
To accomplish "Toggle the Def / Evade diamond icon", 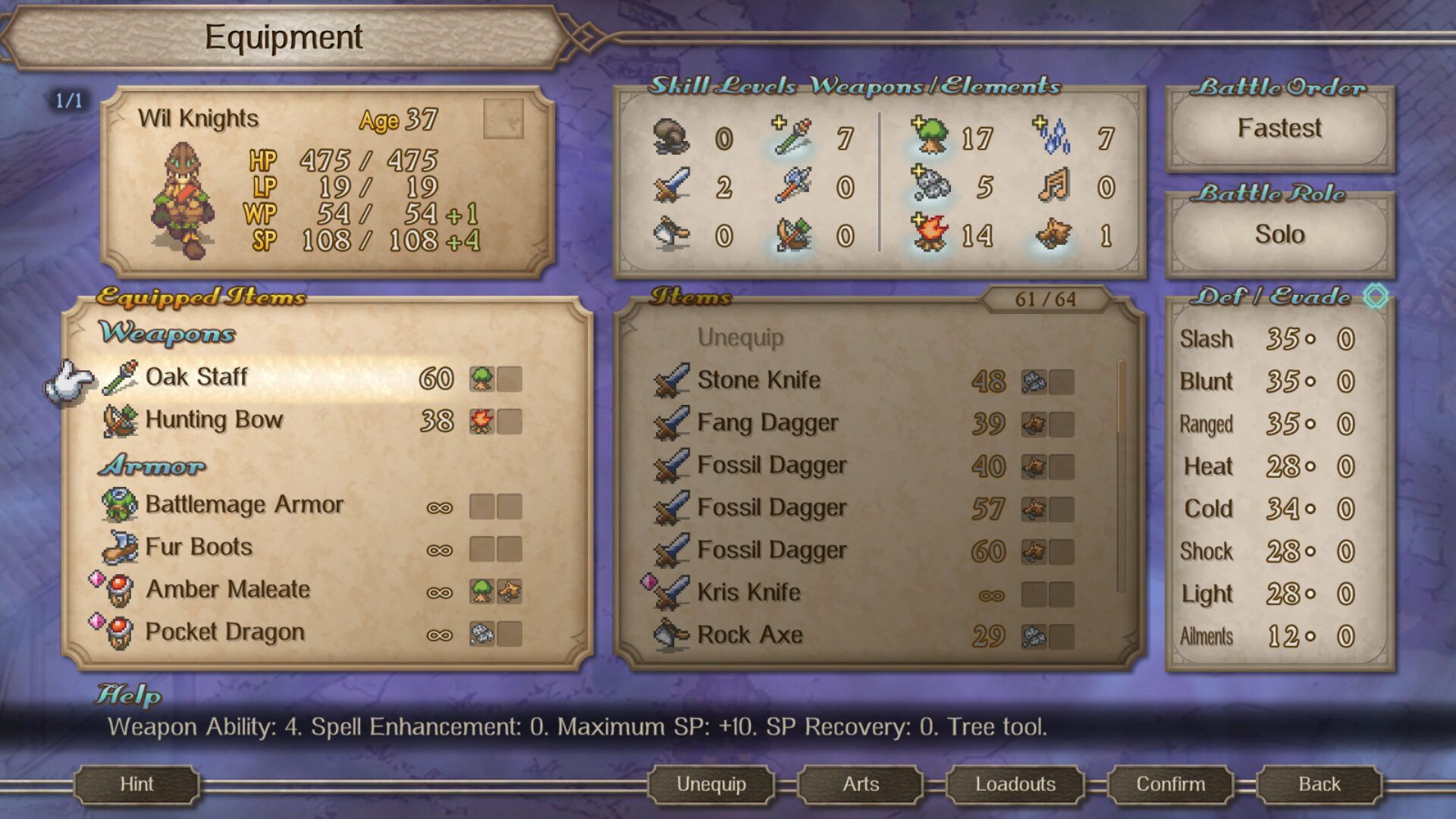I will [x=1375, y=296].
